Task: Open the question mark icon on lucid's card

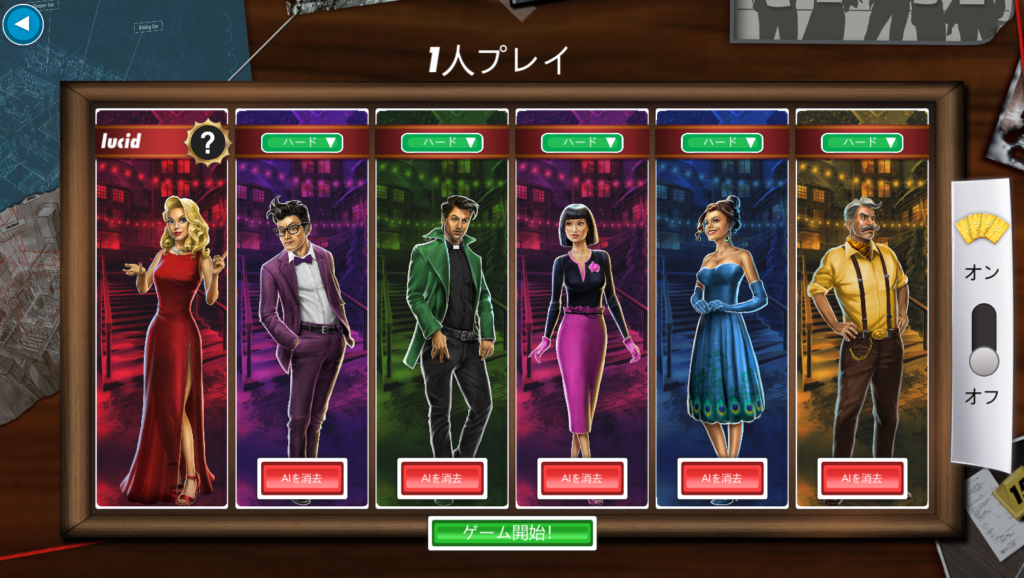Action: (208, 143)
